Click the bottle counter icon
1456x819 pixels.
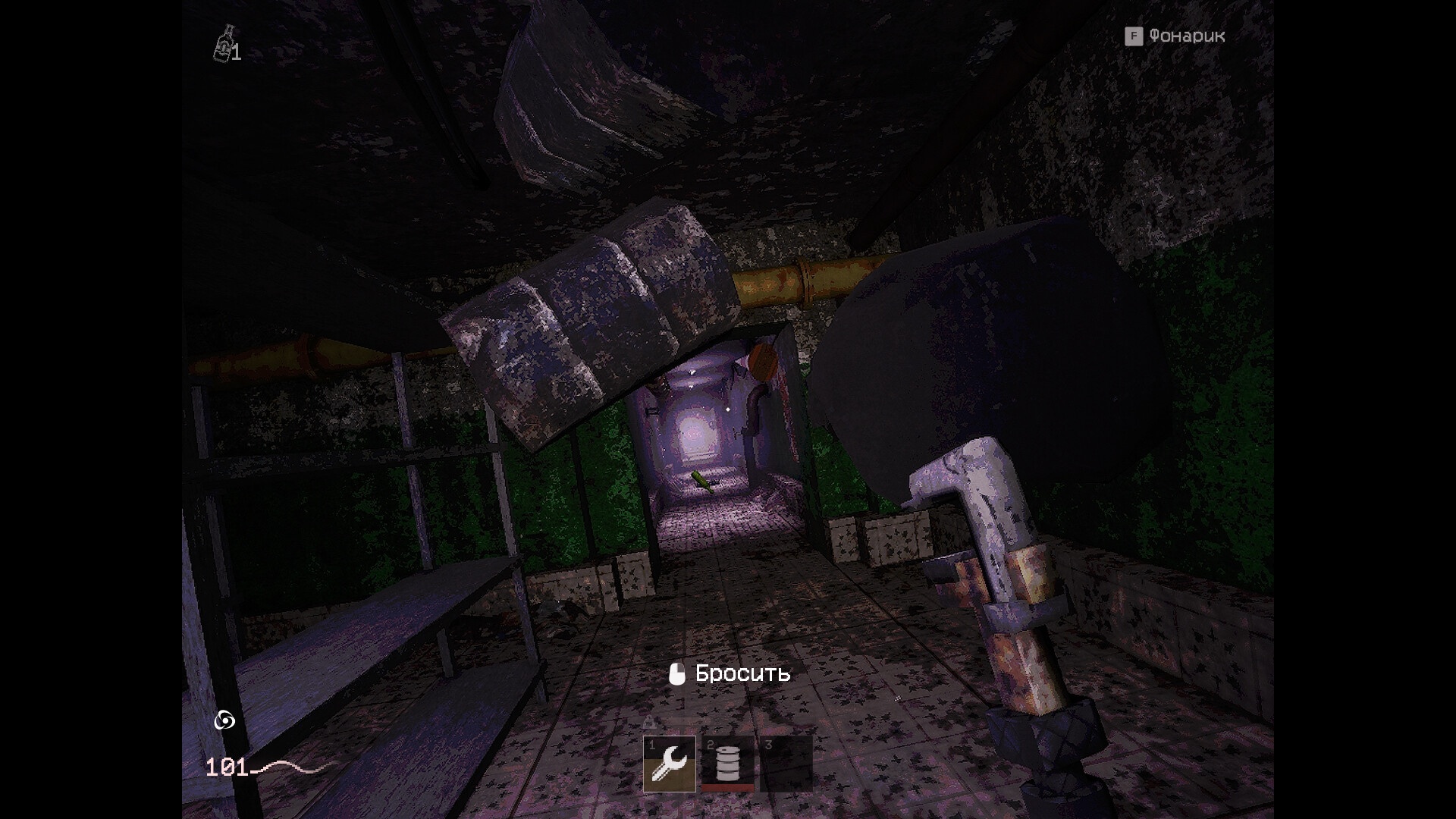coord(224,44)
